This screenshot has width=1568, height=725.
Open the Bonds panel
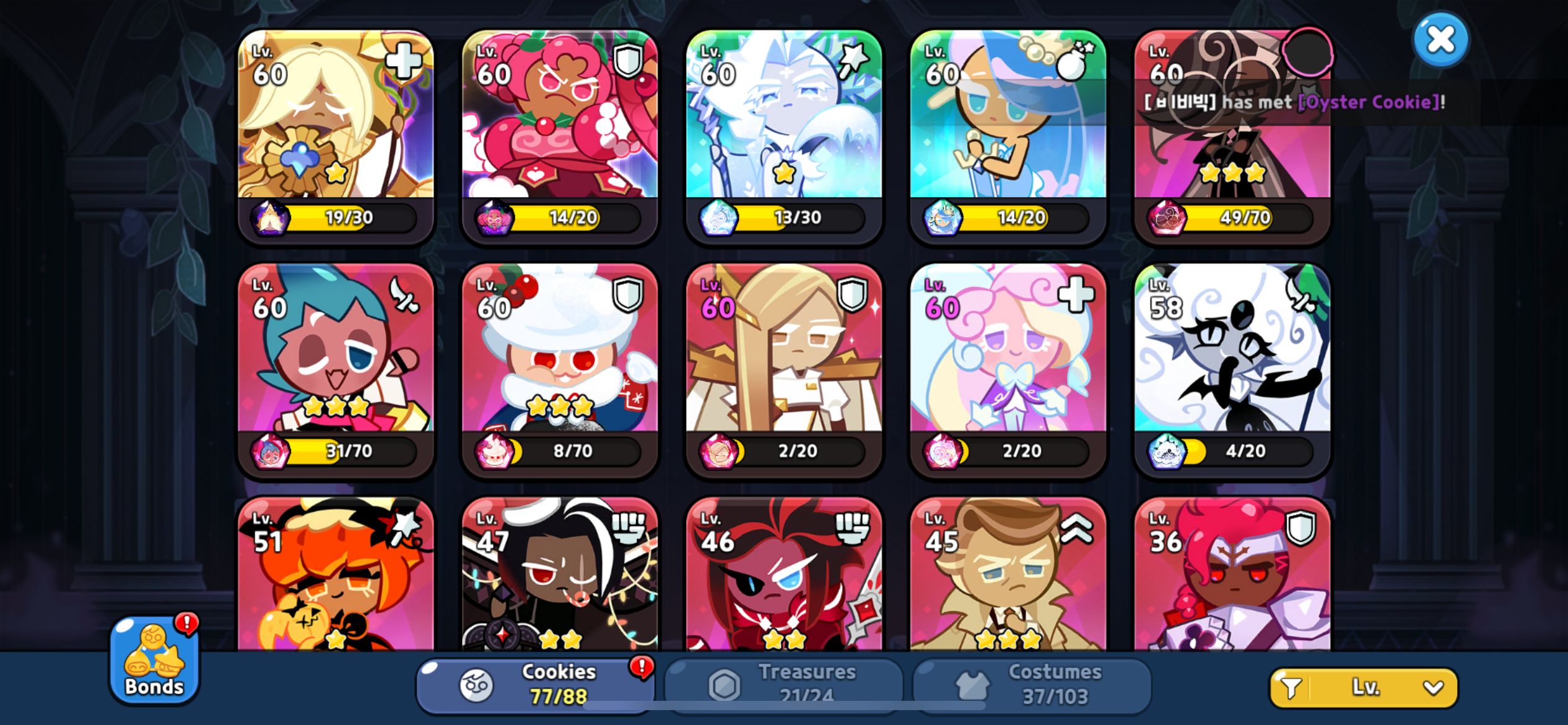(154, 666)
